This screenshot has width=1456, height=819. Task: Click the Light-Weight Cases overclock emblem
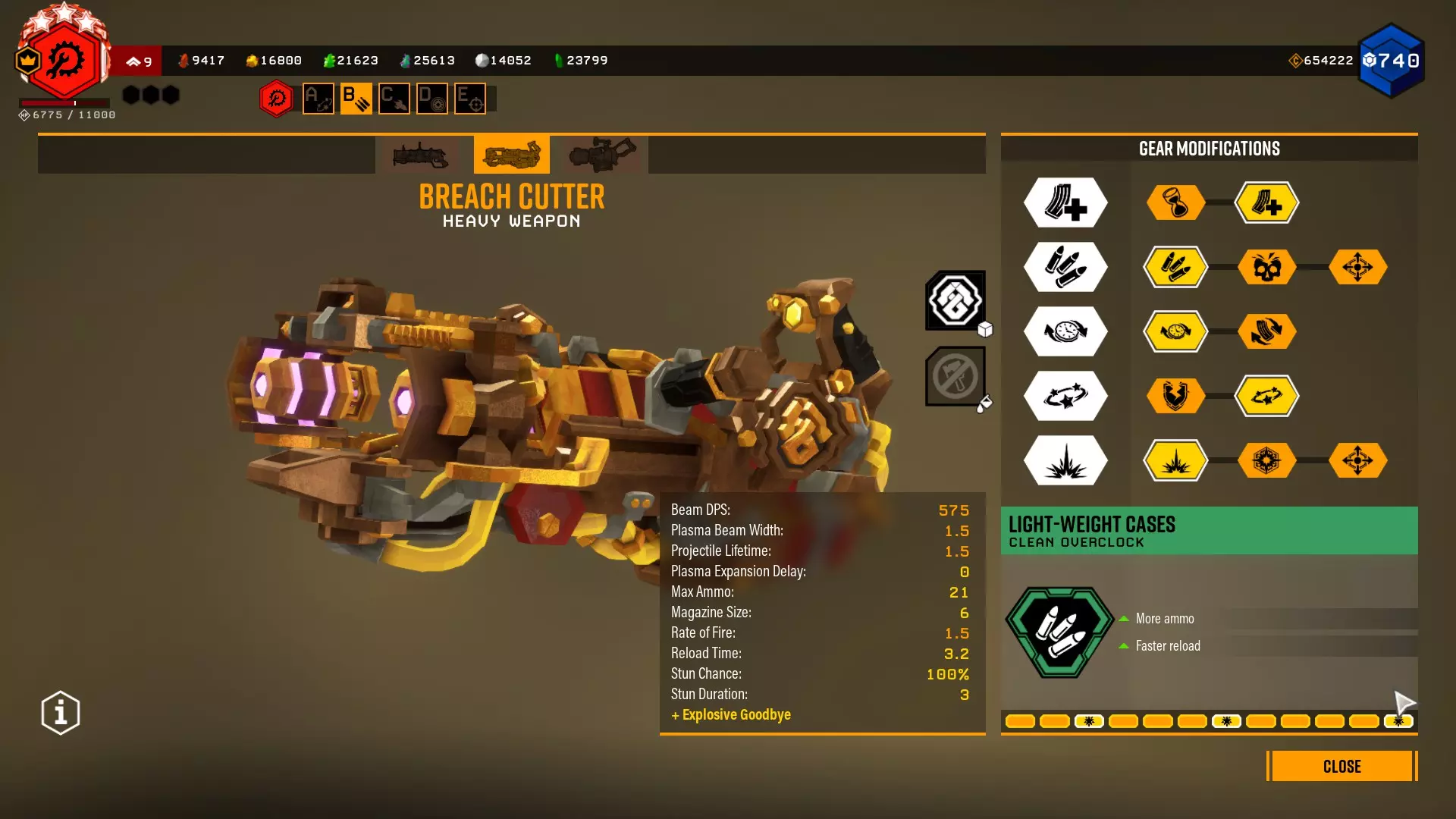pyautogui.click(x=1060, y=632)
